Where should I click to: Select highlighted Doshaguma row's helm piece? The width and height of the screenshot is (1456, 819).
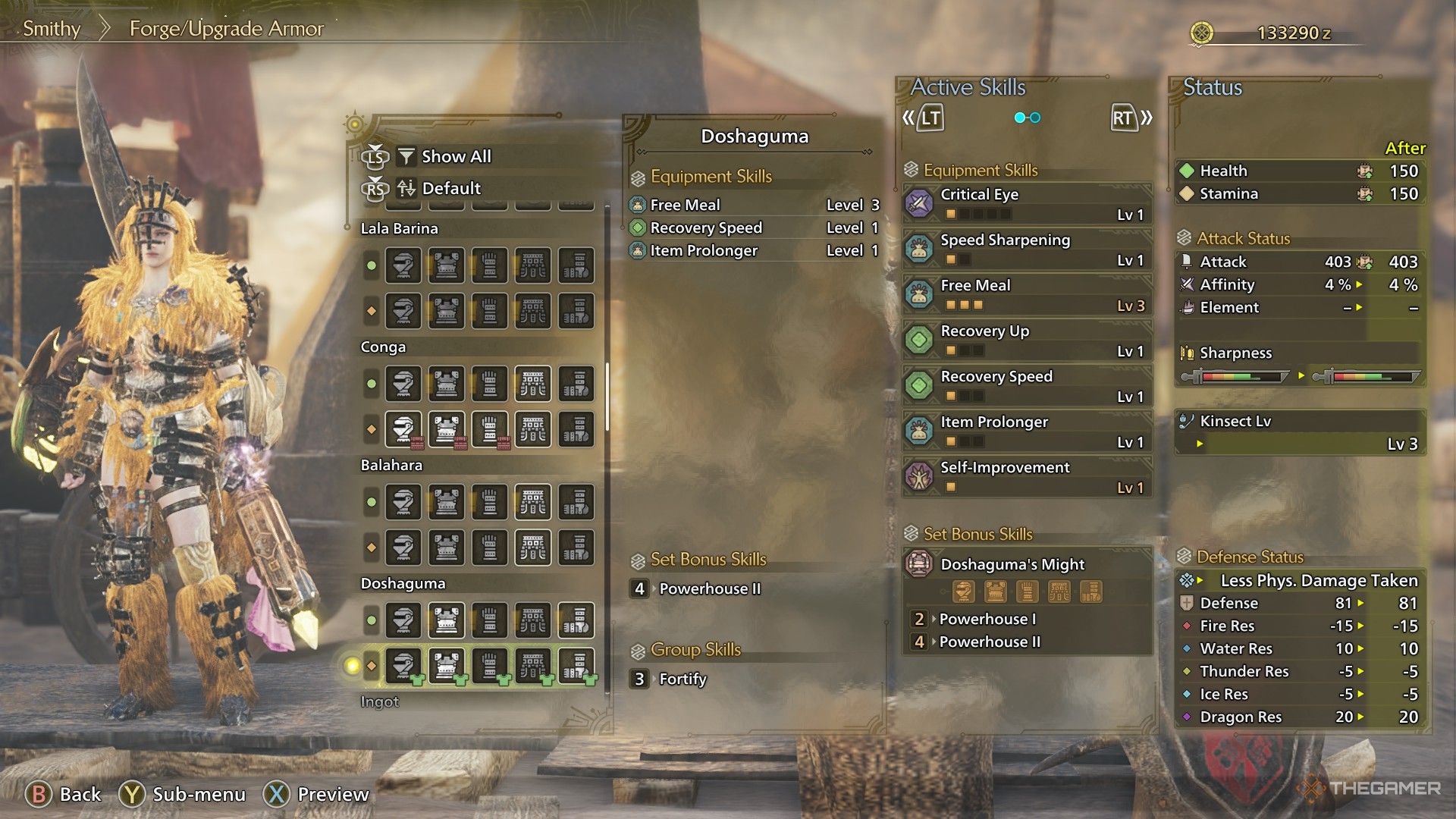click(403, 666)
